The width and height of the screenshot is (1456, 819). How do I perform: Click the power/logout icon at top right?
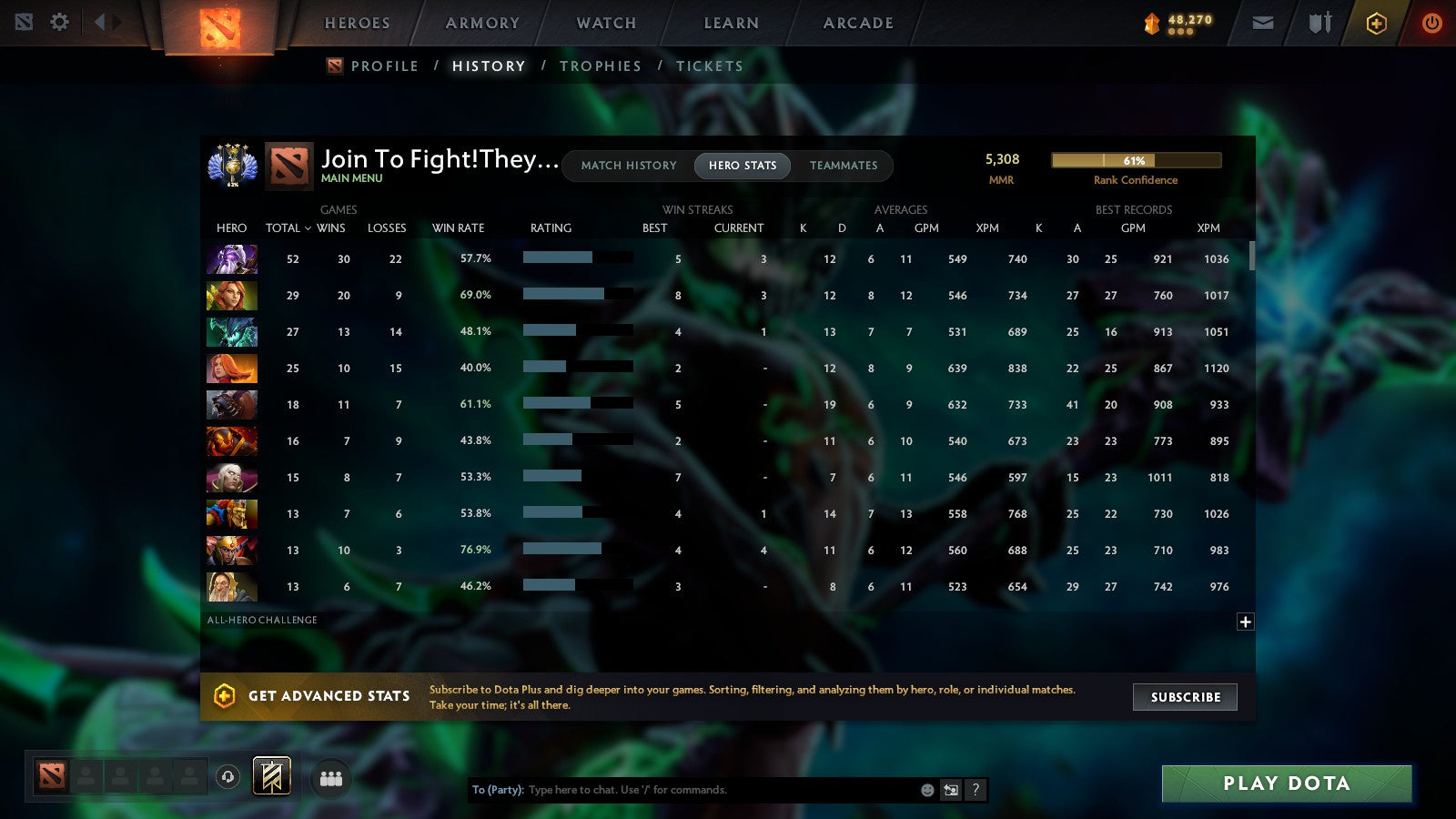(x=1431, y=22)
